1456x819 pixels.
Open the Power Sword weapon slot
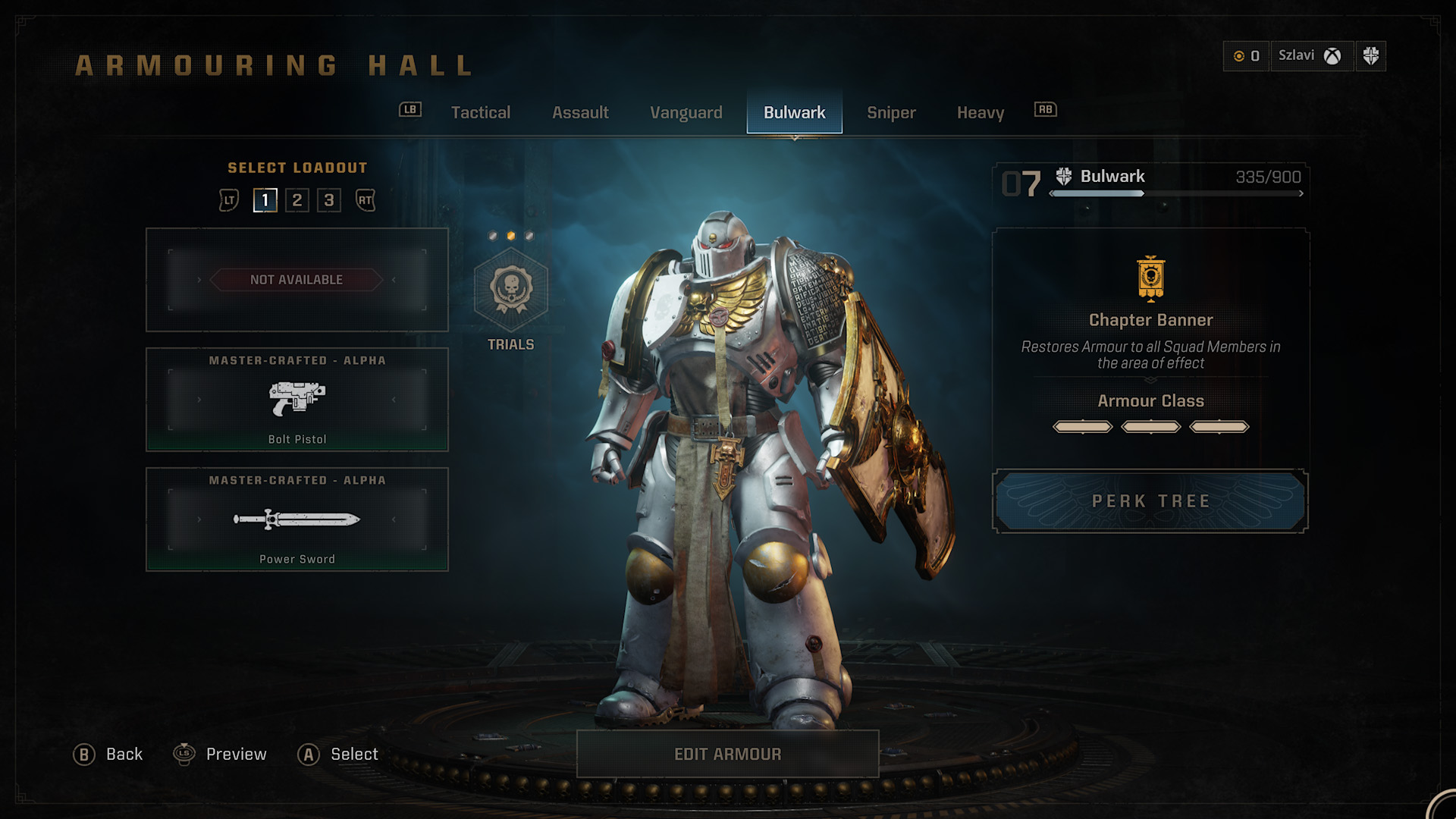[x=297, y=519]
